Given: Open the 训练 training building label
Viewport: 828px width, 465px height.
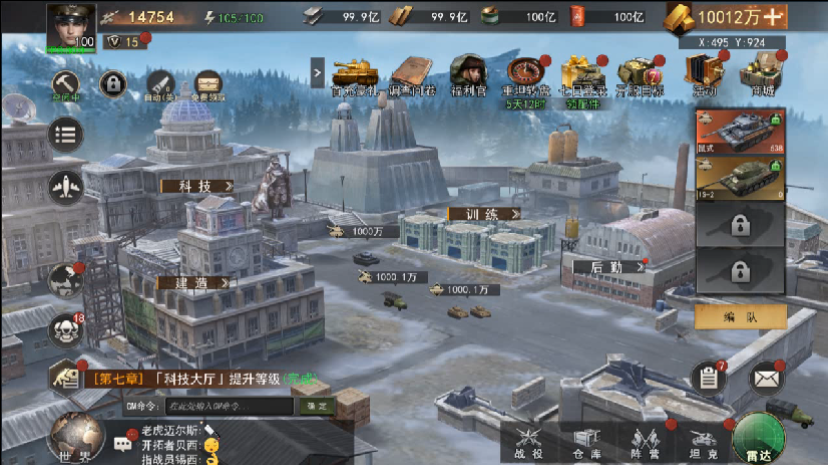Looking at the screenshot, I should pos(485,214).
